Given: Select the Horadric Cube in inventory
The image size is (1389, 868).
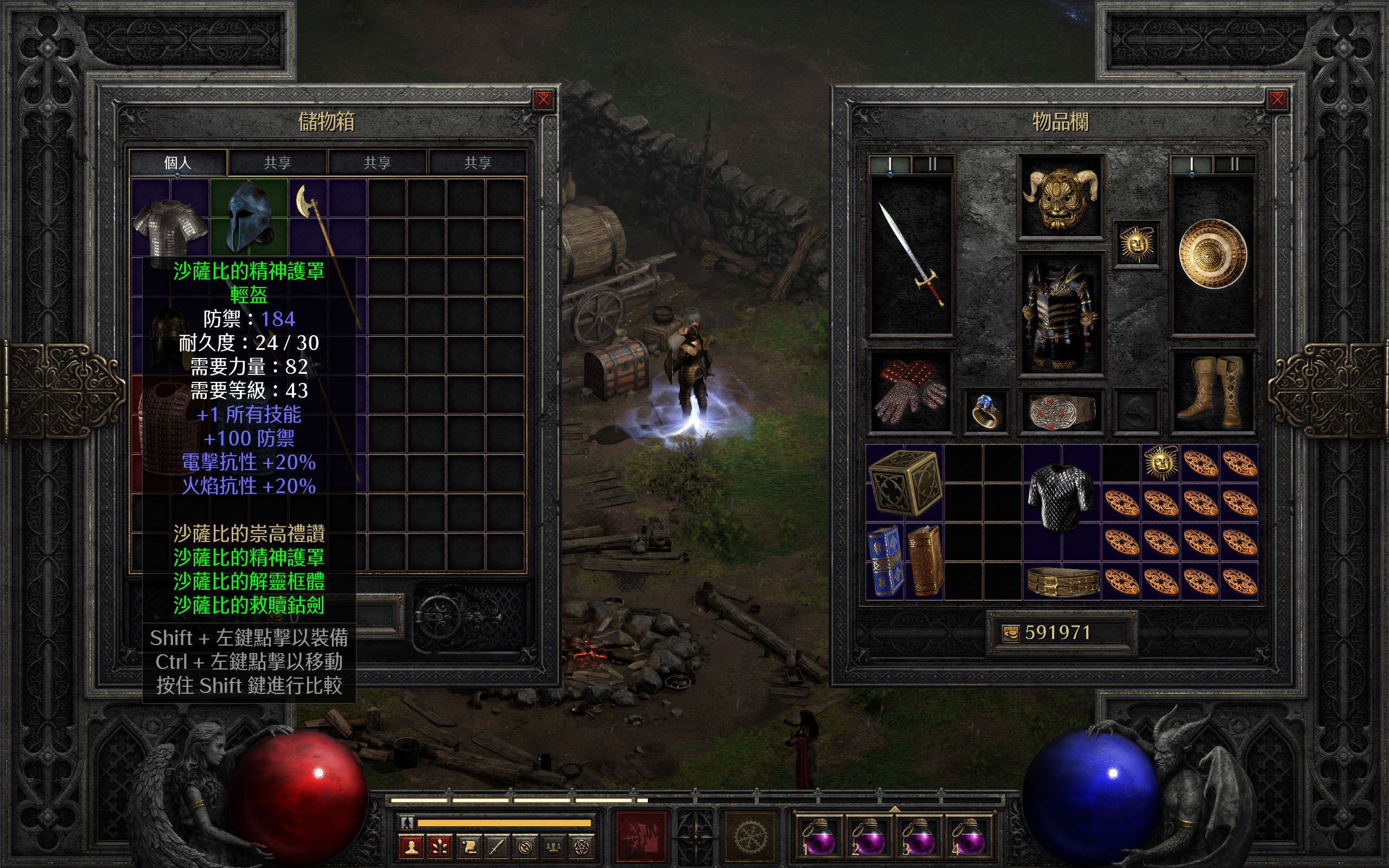Looking at the screenshot, I should [x=904, y=482].
